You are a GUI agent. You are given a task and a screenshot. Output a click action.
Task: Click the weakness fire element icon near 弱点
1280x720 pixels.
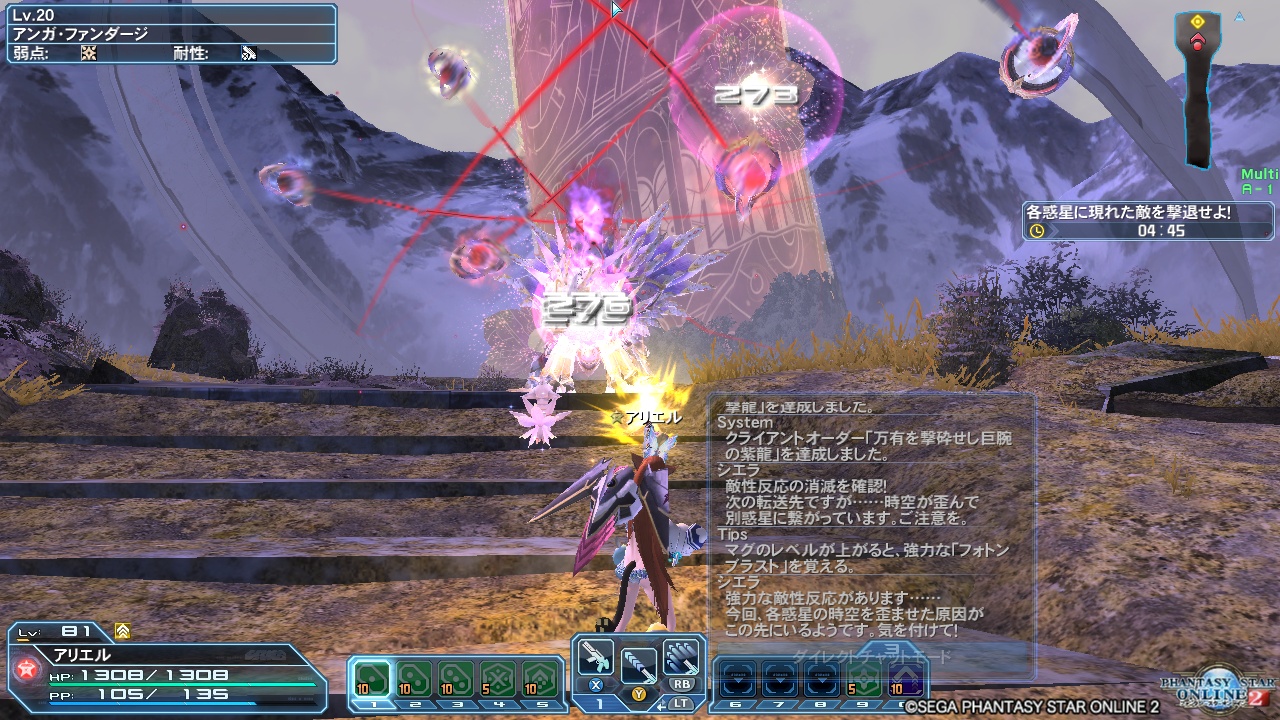pos(90,52)
